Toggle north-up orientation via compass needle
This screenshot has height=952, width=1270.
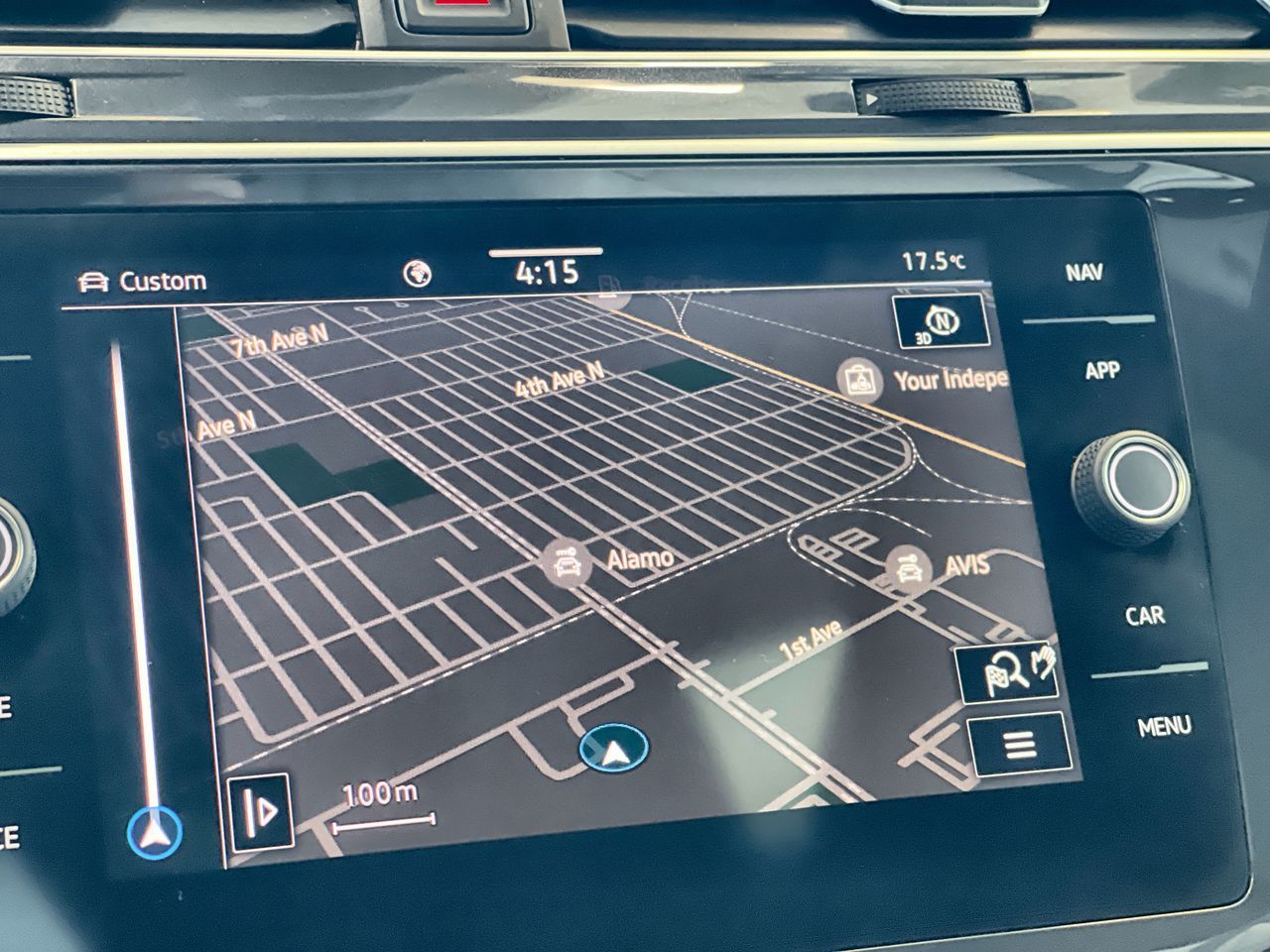(941, 318)
